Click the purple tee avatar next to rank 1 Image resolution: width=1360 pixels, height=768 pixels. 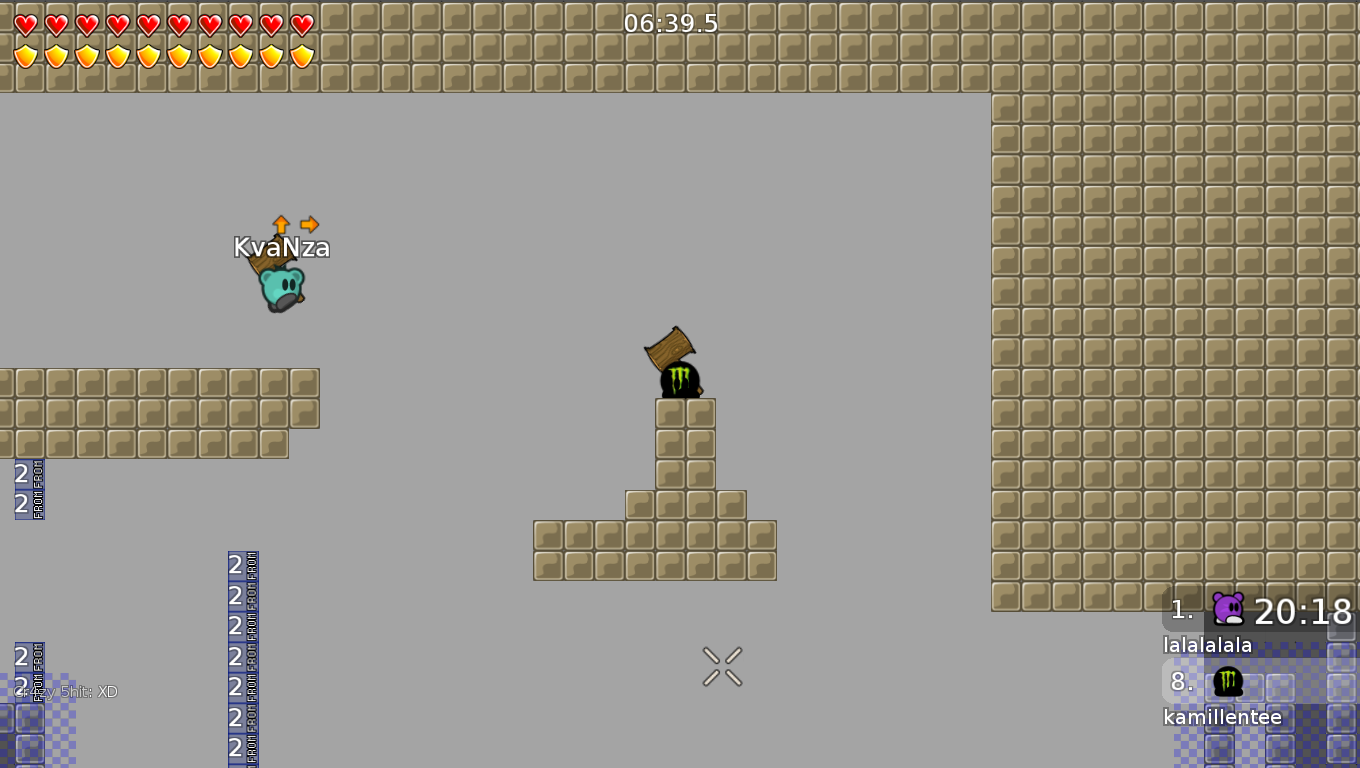[x=1227, y=608]
